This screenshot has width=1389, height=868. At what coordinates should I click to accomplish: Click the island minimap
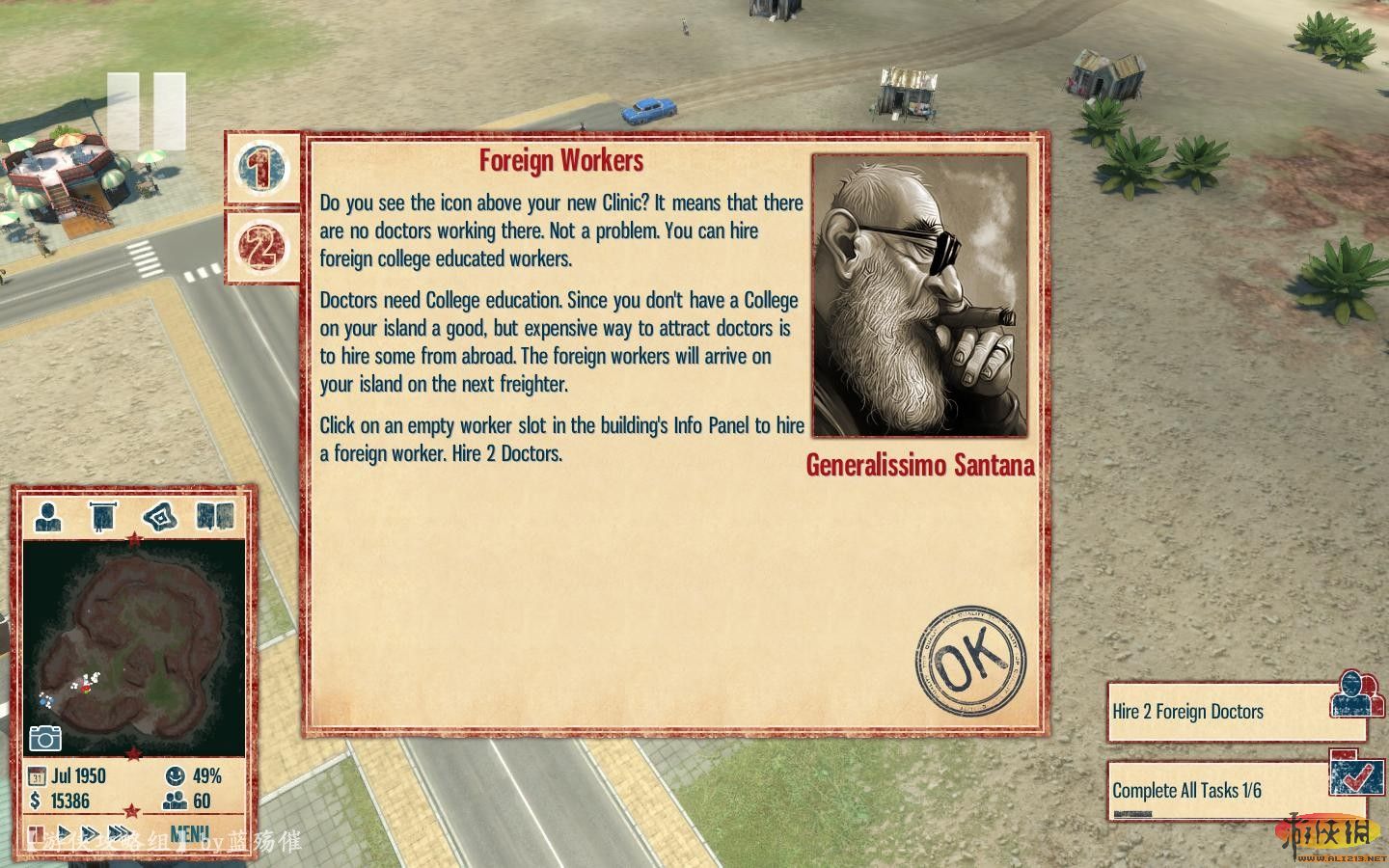[x=134, y=646]
